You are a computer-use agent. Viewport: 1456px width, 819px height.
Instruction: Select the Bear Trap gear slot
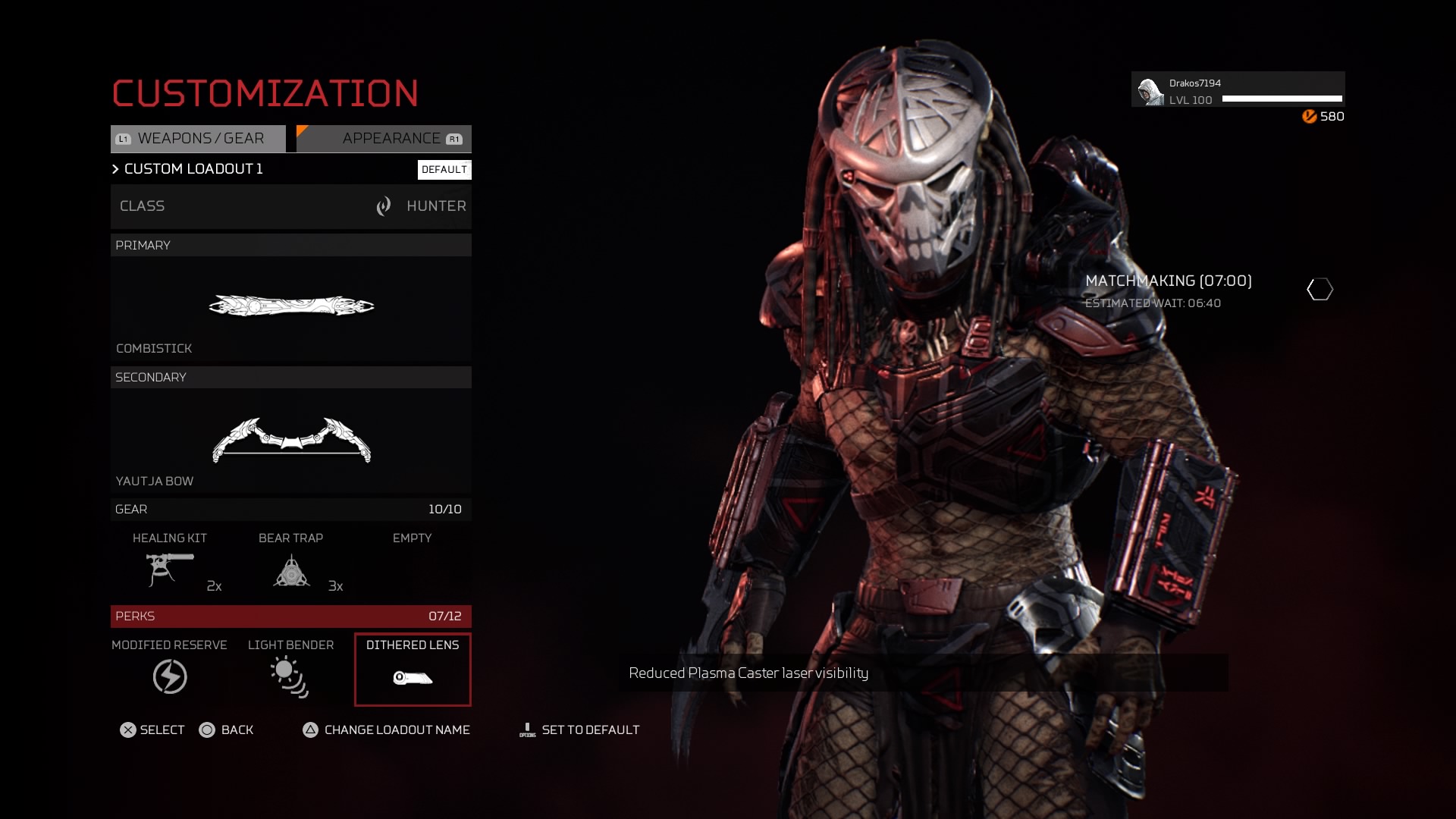pos(291,563)
